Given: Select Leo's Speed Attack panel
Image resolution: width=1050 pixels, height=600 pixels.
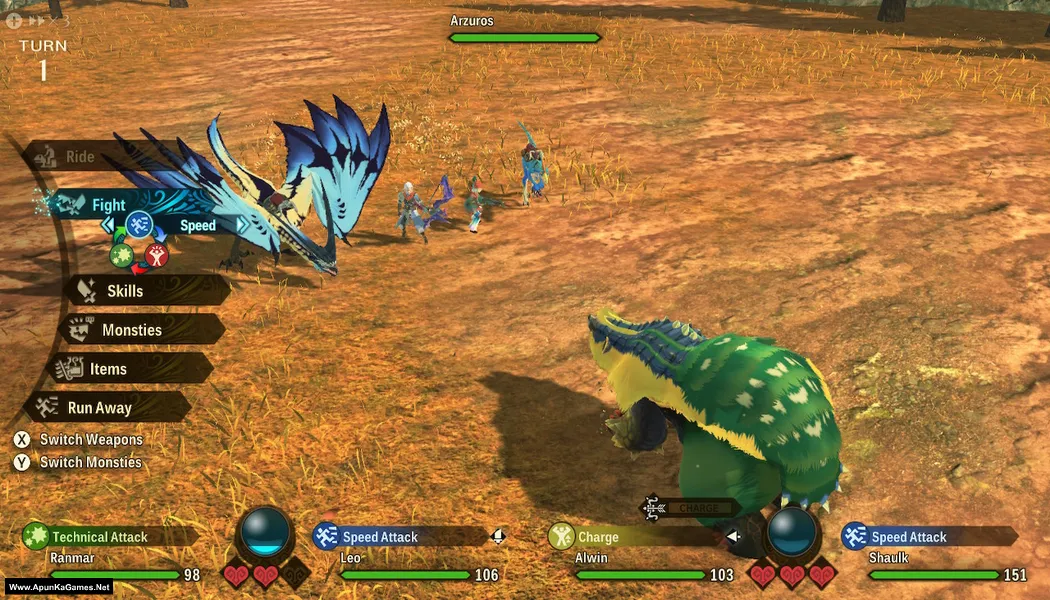Looking at the screenshot, I should (x=380, y=537).
